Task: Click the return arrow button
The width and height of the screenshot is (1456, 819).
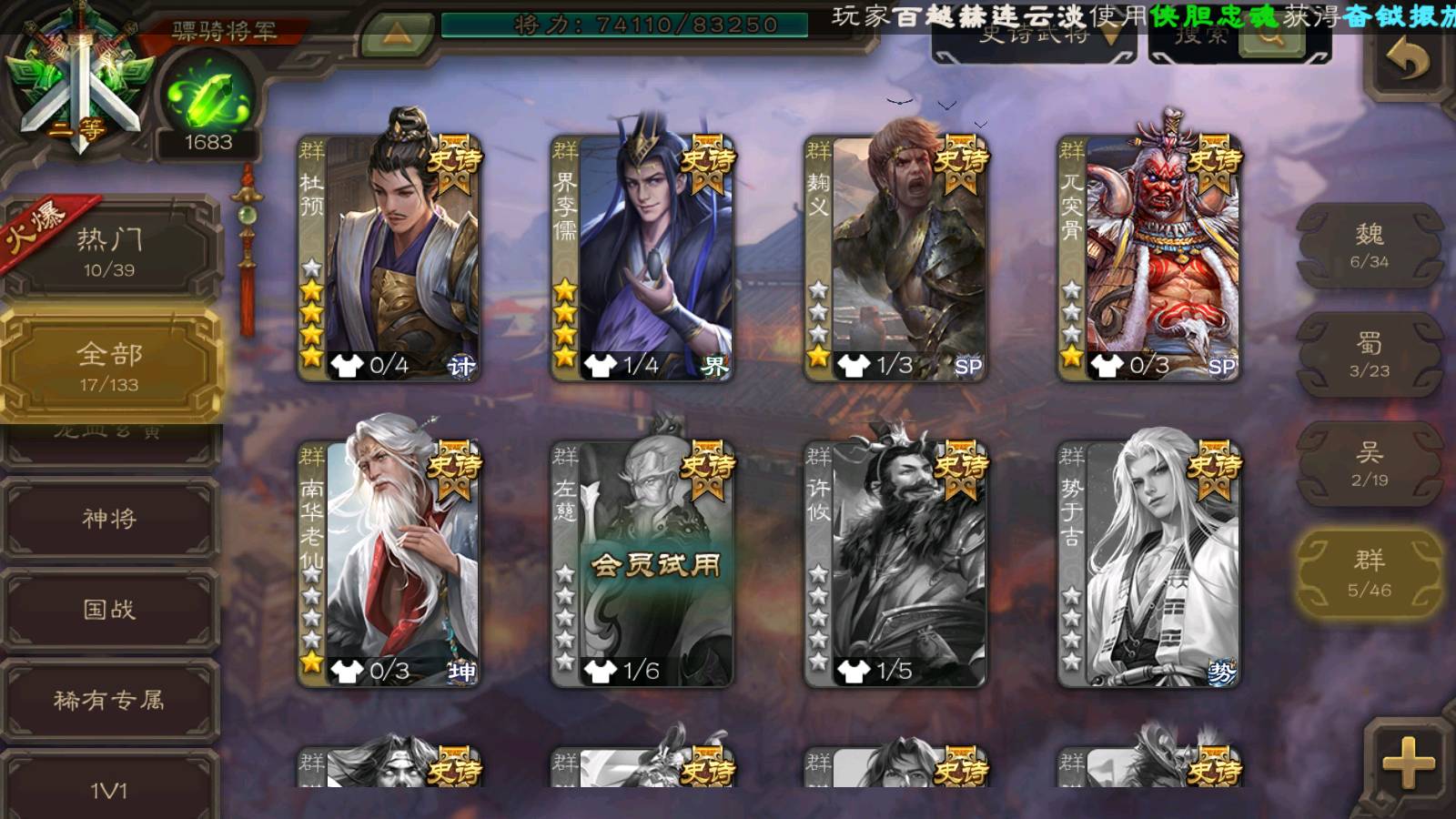Action: click(1407, 60)
